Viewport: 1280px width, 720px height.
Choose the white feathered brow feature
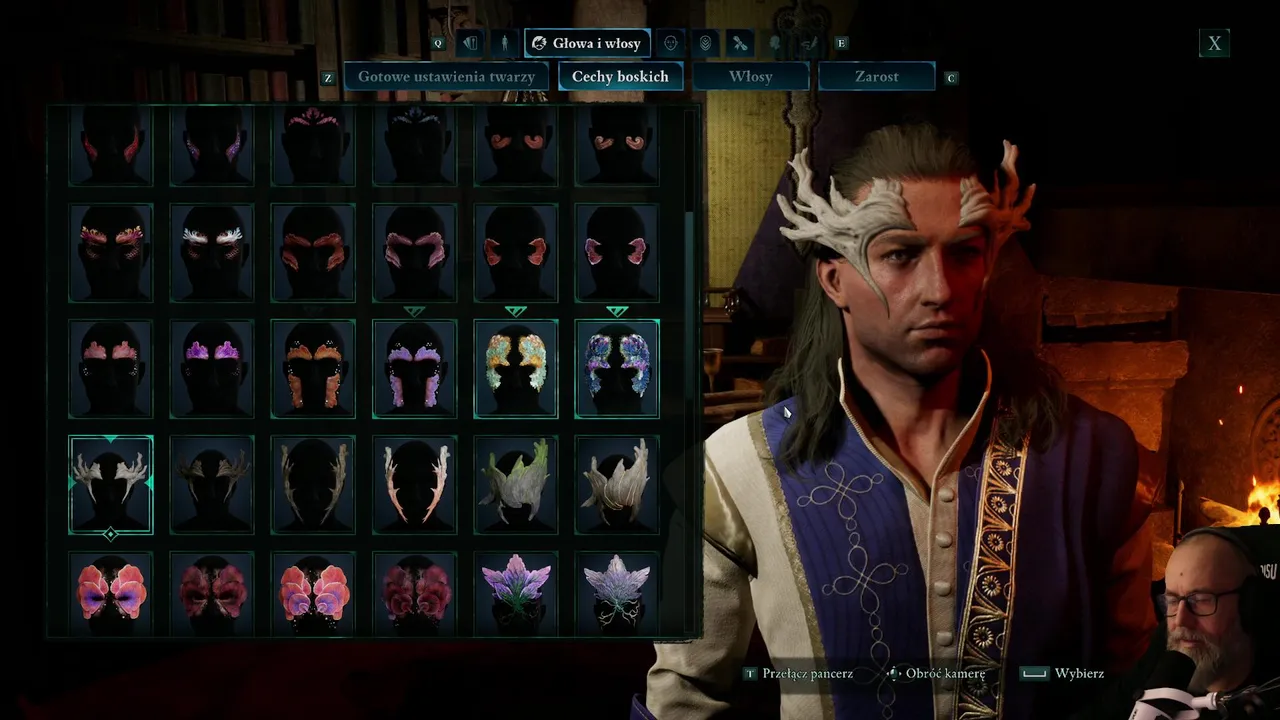click(212, 252)
